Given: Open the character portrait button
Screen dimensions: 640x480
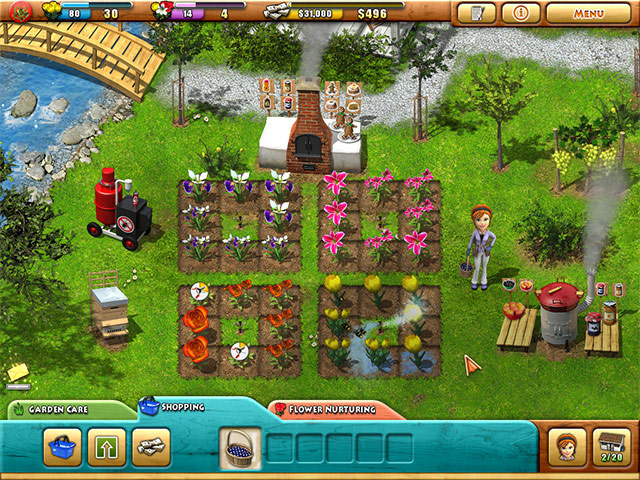Looking at the screenshot, I should 567,445.
